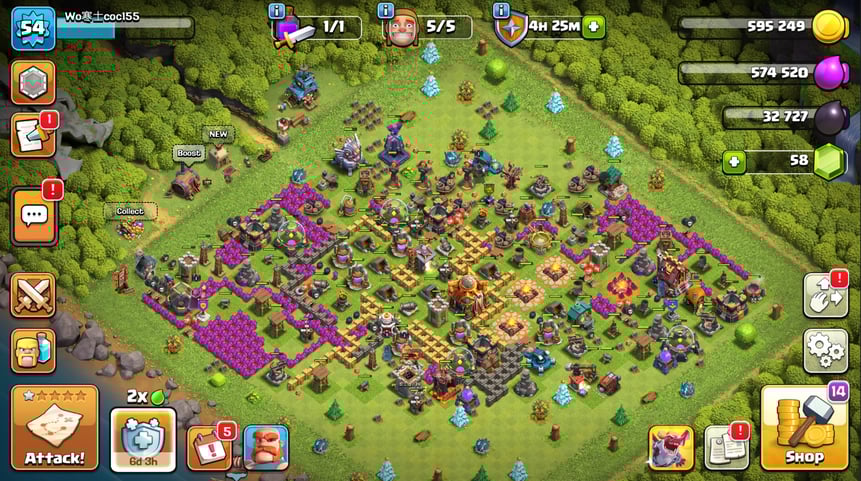Click the level 54 experience badge
The image size is (861, 481).
coord(32,28)
